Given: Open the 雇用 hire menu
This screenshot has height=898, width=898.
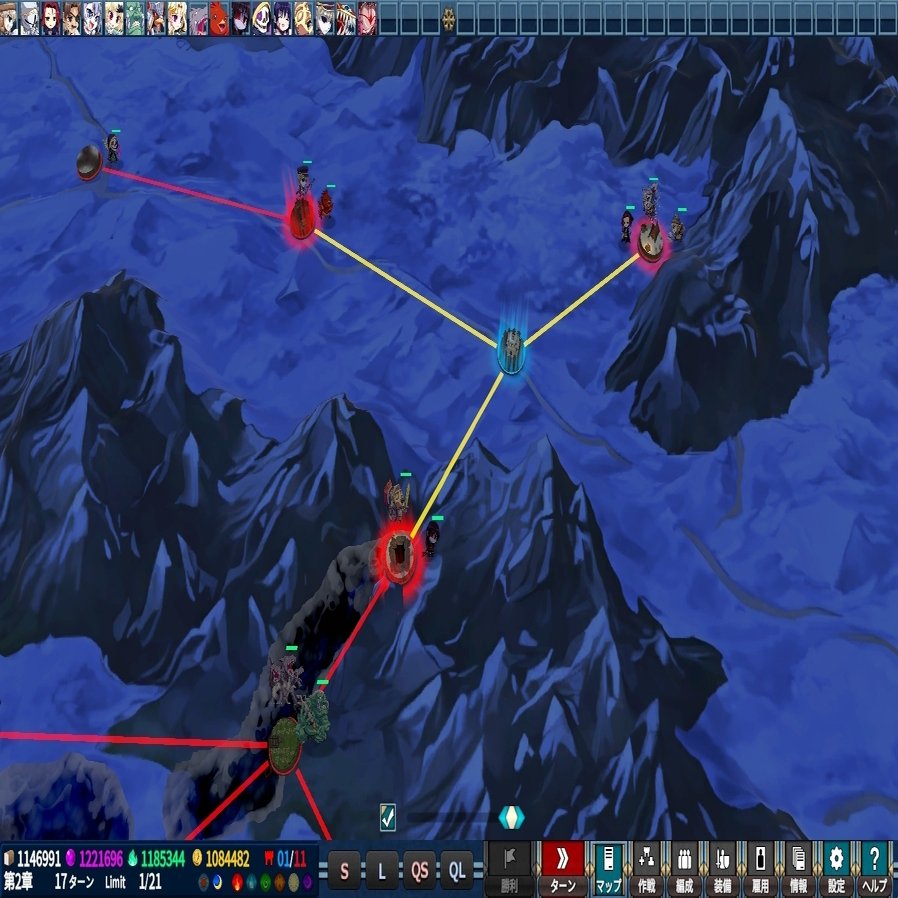Looking at the screenshot, I should click(x=760, y=867).
